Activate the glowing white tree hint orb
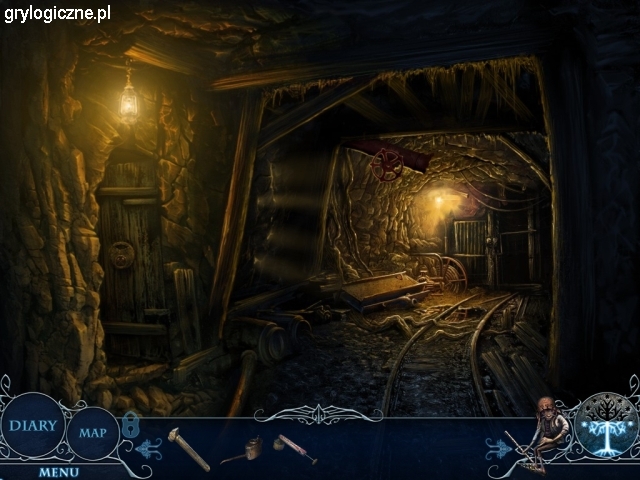This screenshot has width=640, height=480. [x=603, y=425]
